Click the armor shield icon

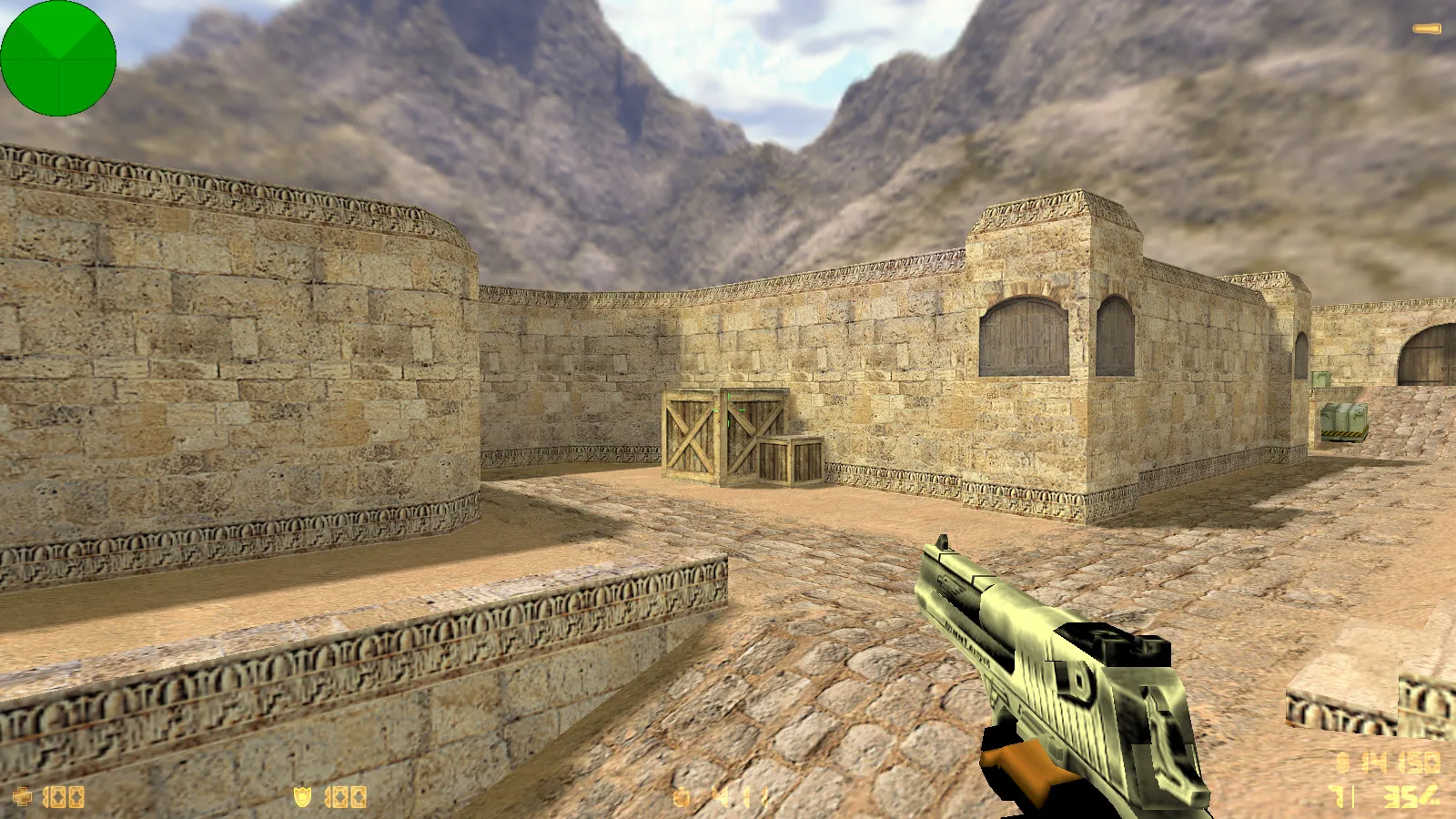pos(304,795)
